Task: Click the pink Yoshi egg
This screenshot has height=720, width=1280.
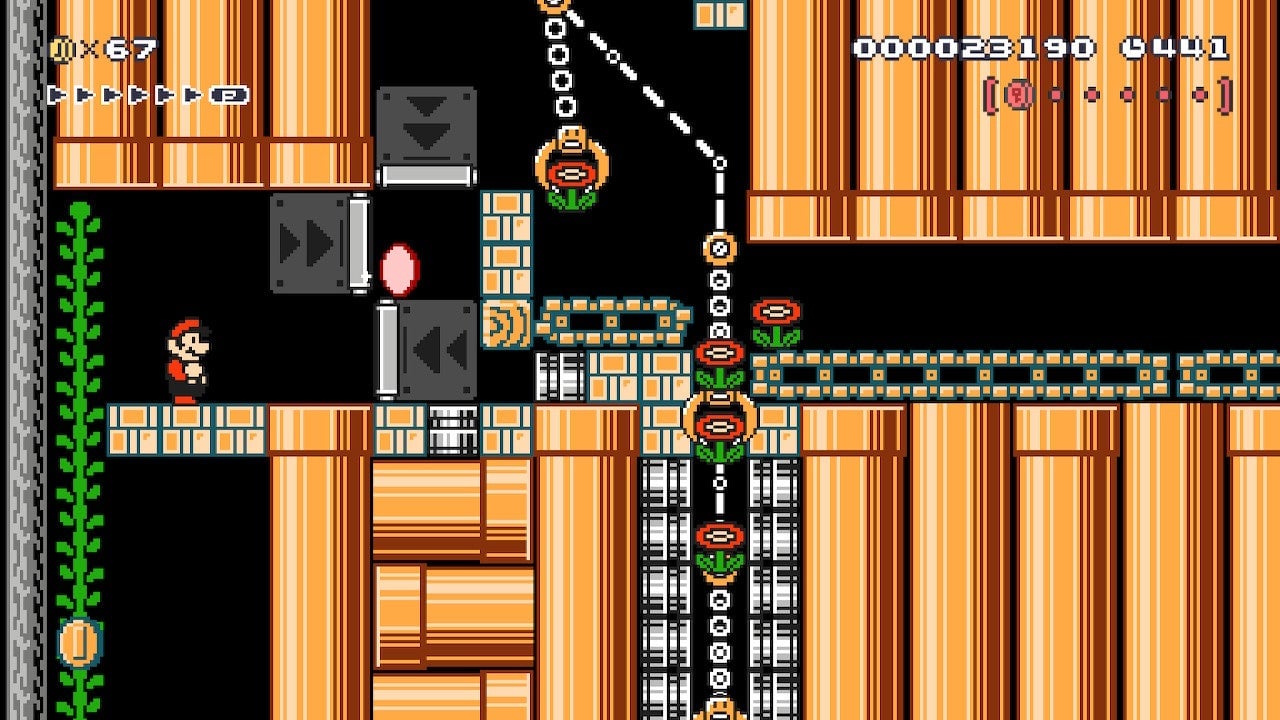Action: pos(399,270)
